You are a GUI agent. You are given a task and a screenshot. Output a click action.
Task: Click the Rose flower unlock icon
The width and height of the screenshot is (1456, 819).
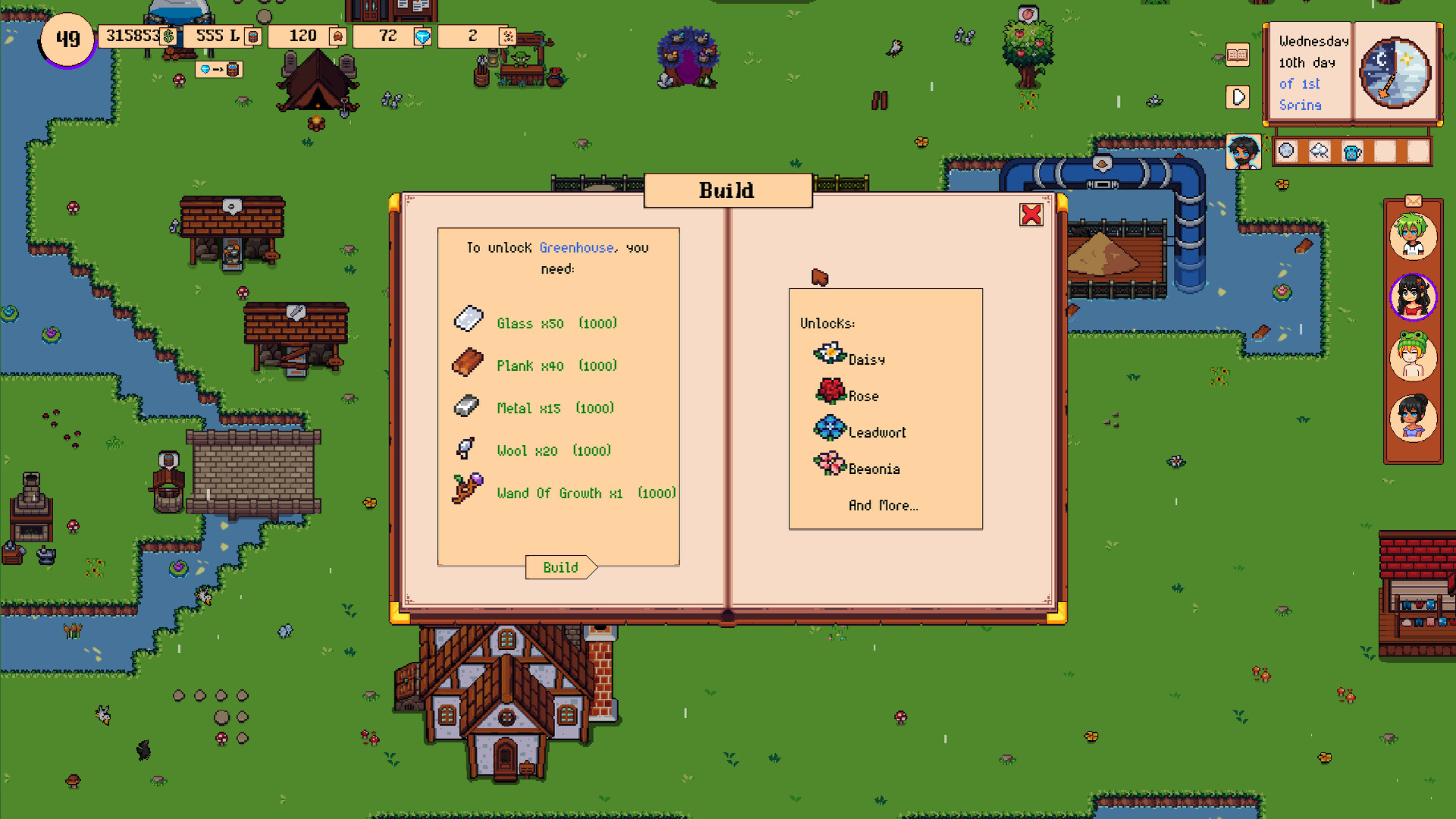pos(828,389)
